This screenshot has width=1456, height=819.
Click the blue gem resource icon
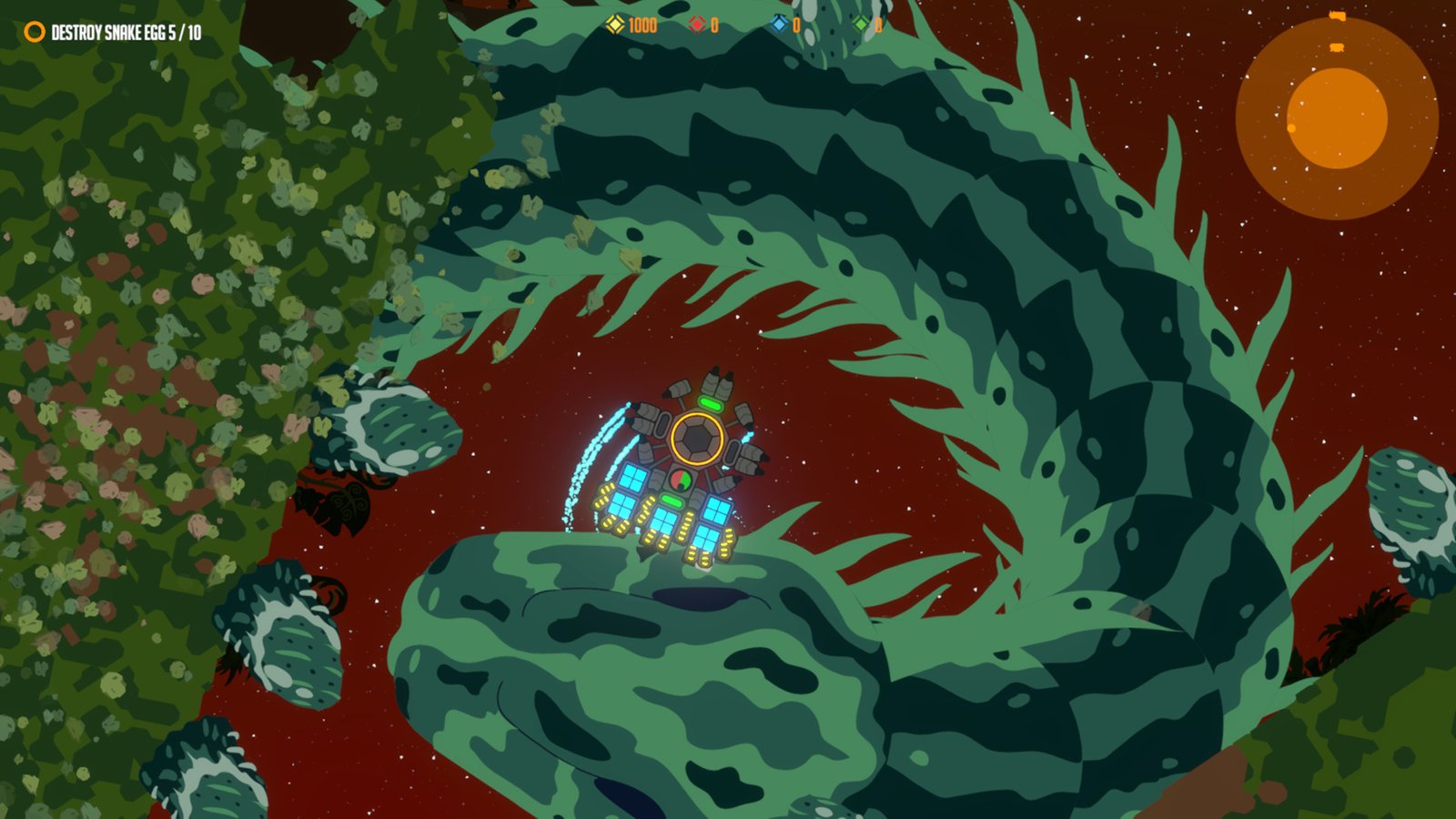coord(778,25)
